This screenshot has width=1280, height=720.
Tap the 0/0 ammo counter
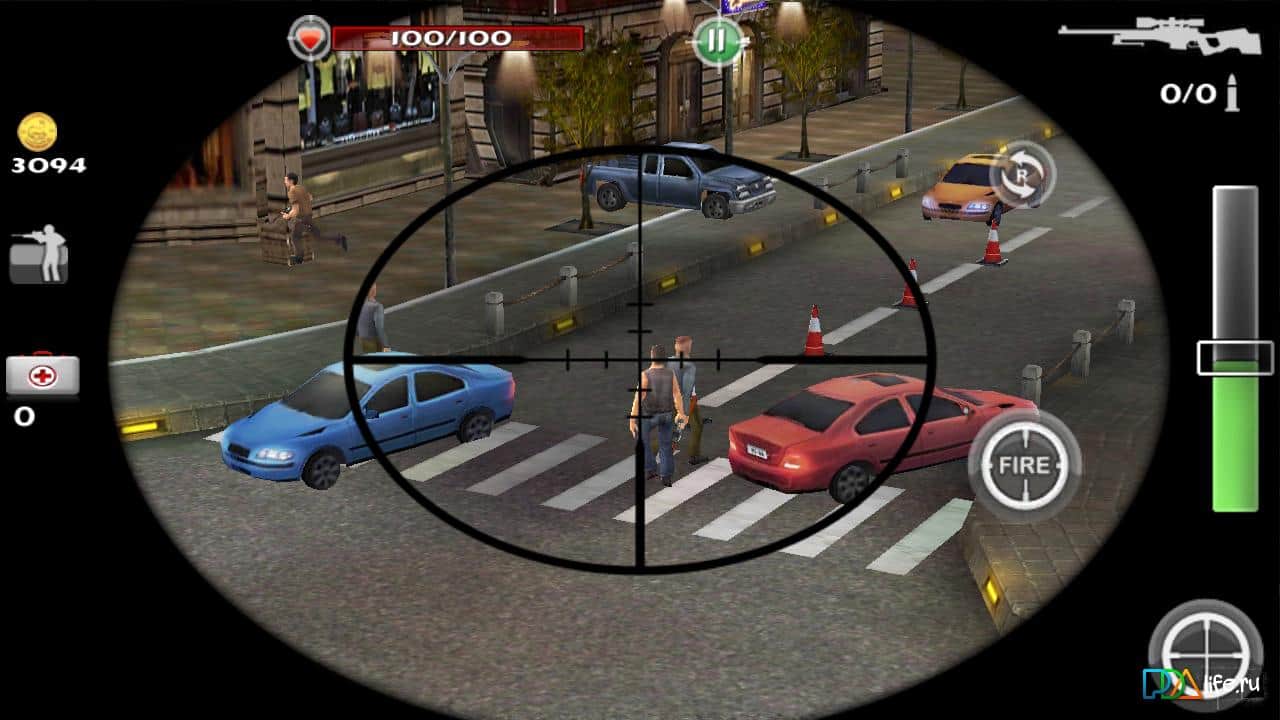[x=1187, y=90]
